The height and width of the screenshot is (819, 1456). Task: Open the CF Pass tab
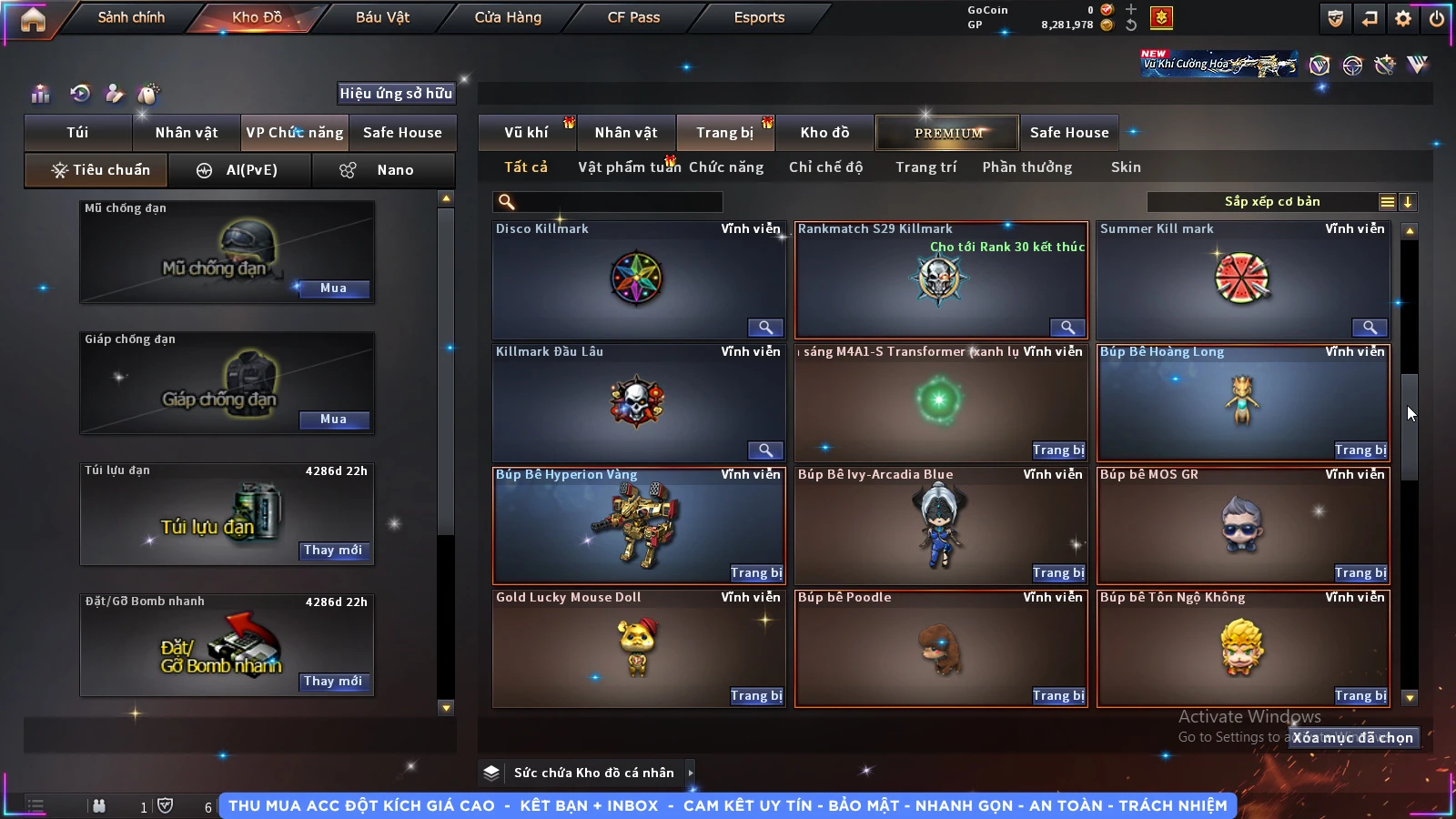pyautogui.click(x=633, y=17)
